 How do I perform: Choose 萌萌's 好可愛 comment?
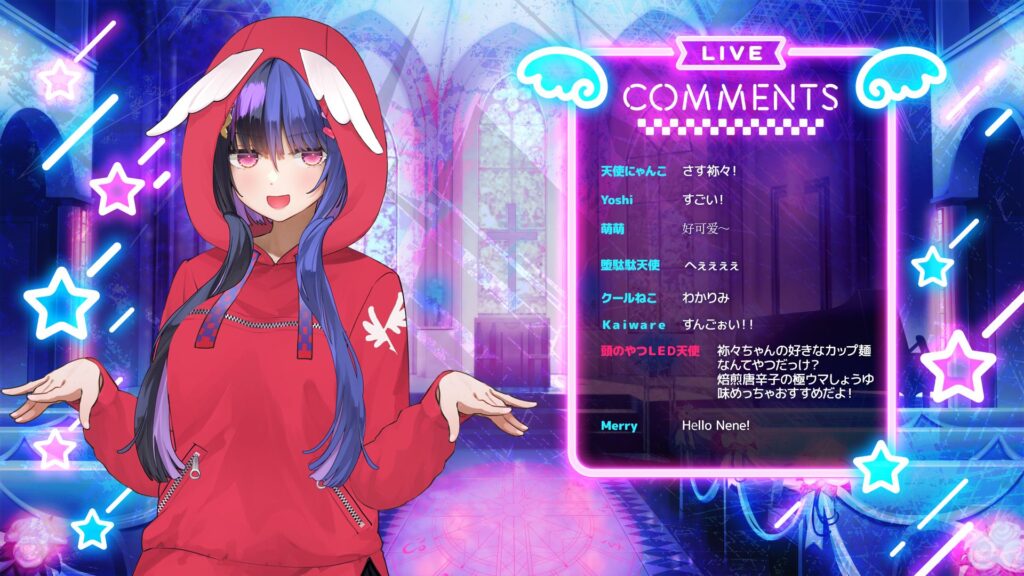click(706, 229)
